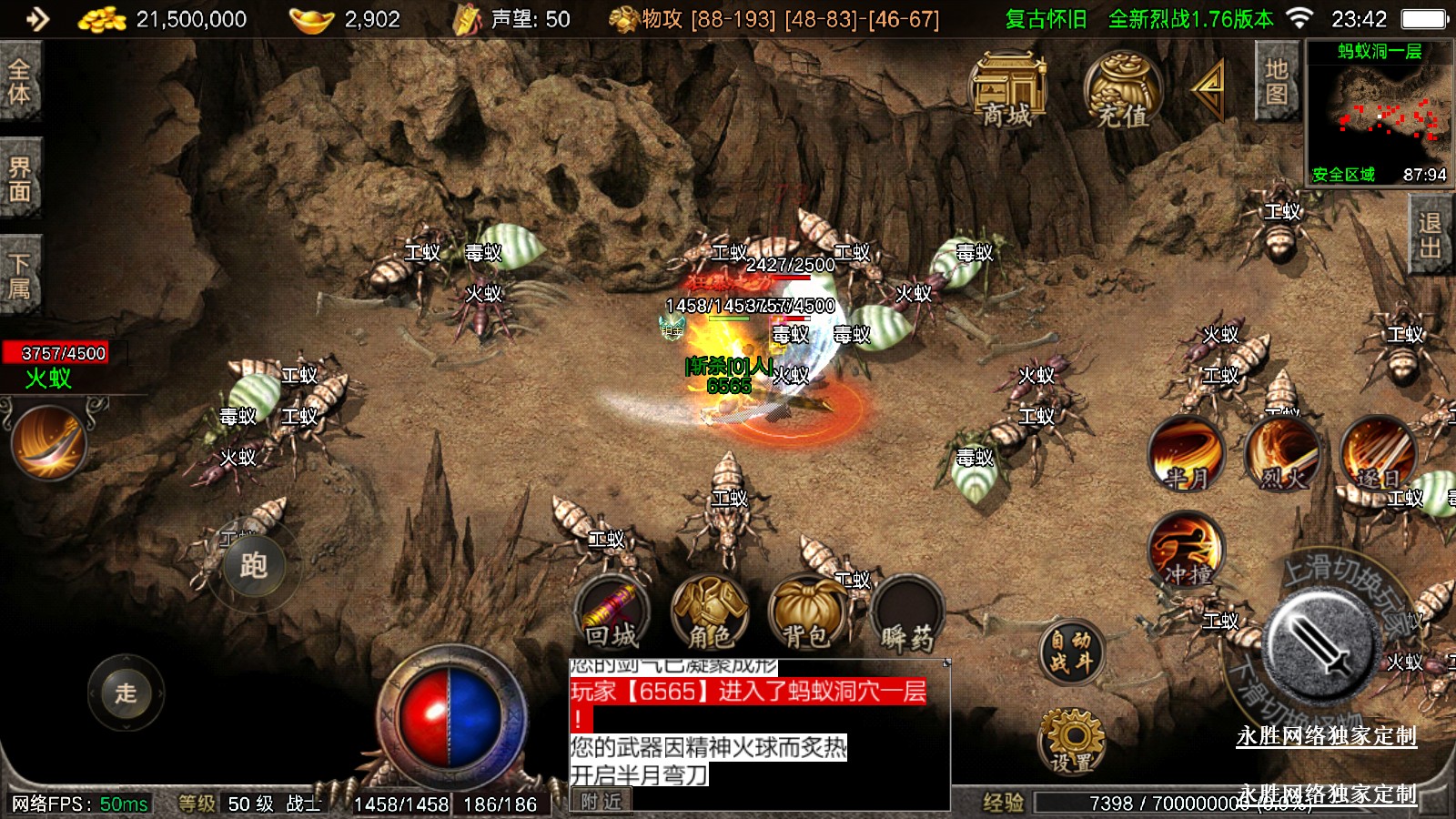The image size is (1456, 819).
Task: Open the 商城 shop
Action: click(x=1008, y=89)
